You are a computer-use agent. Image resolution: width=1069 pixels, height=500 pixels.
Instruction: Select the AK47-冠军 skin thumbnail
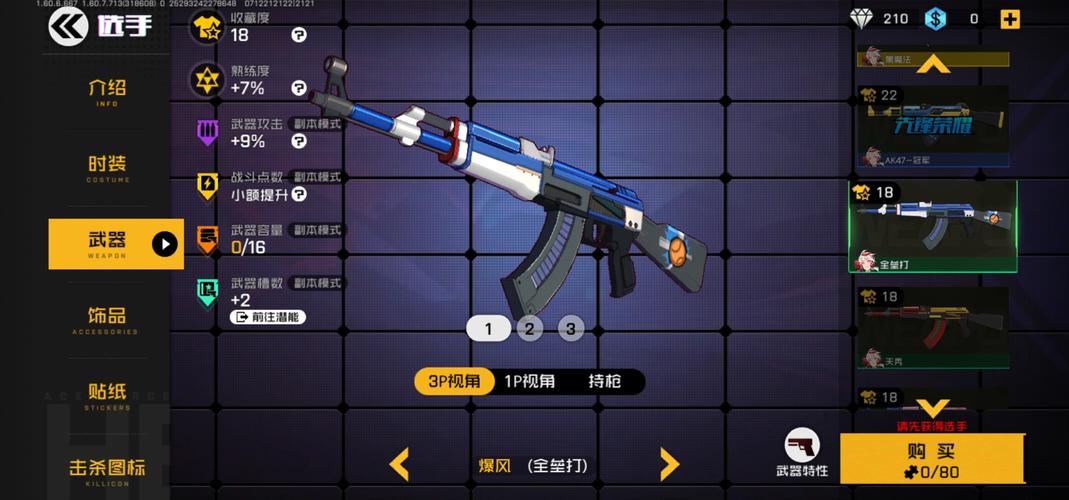click(x=932, y=129)
